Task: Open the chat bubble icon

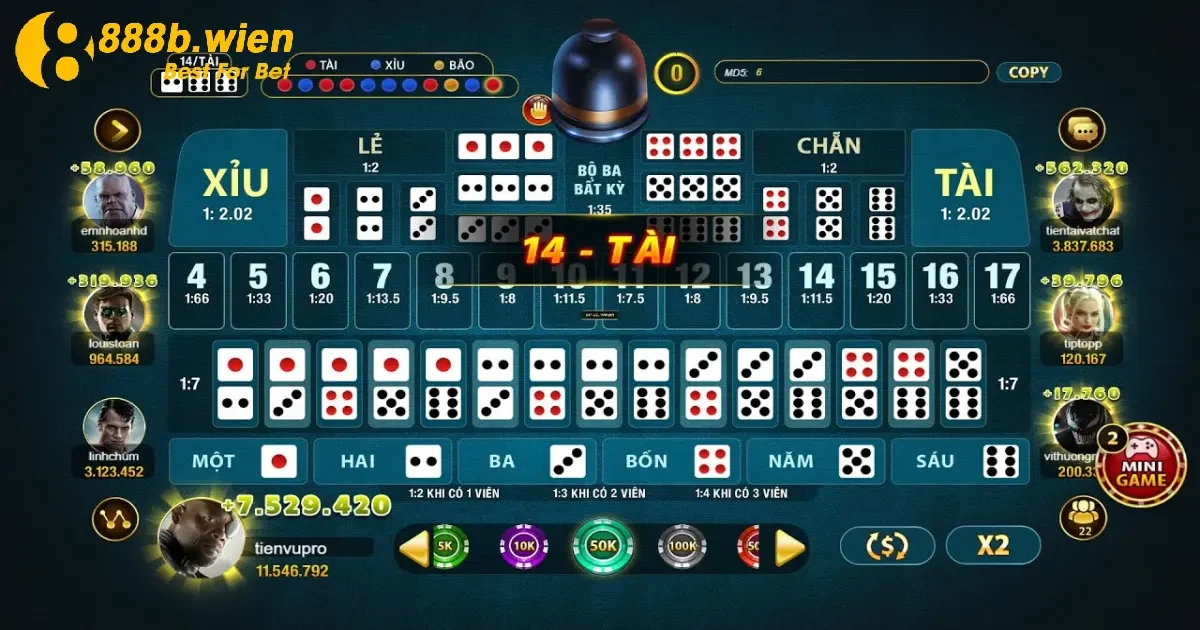Action: [1081, 129]
